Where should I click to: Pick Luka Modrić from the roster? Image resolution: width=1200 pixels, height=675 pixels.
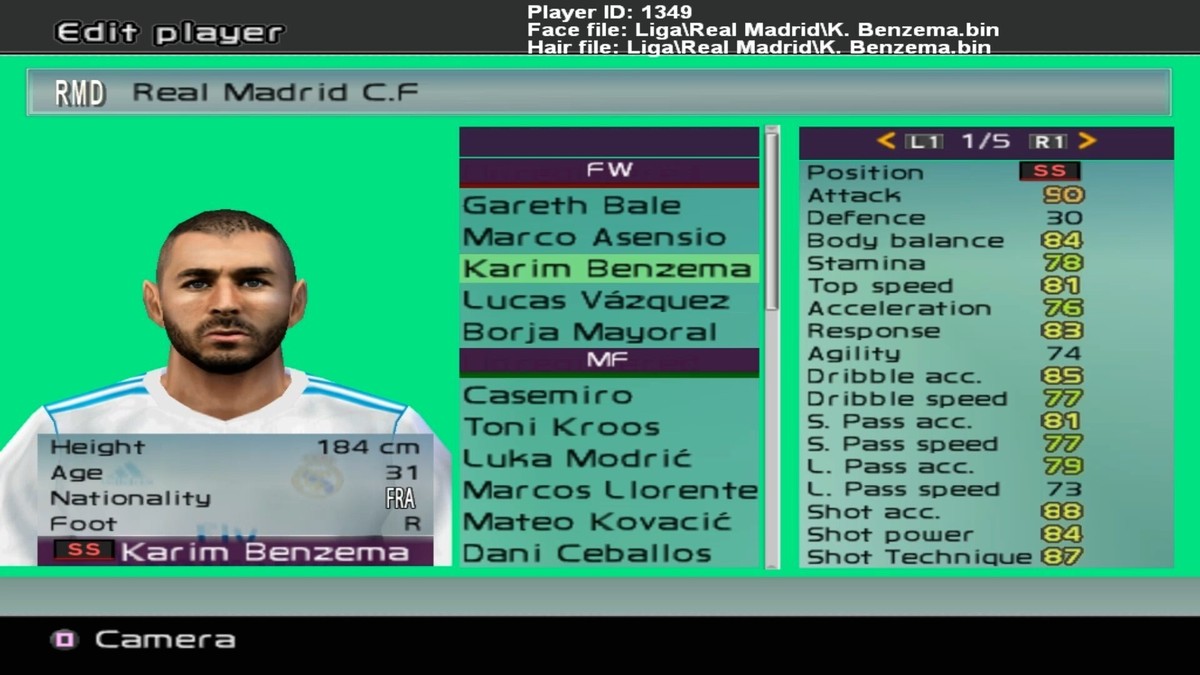[578, 459]
